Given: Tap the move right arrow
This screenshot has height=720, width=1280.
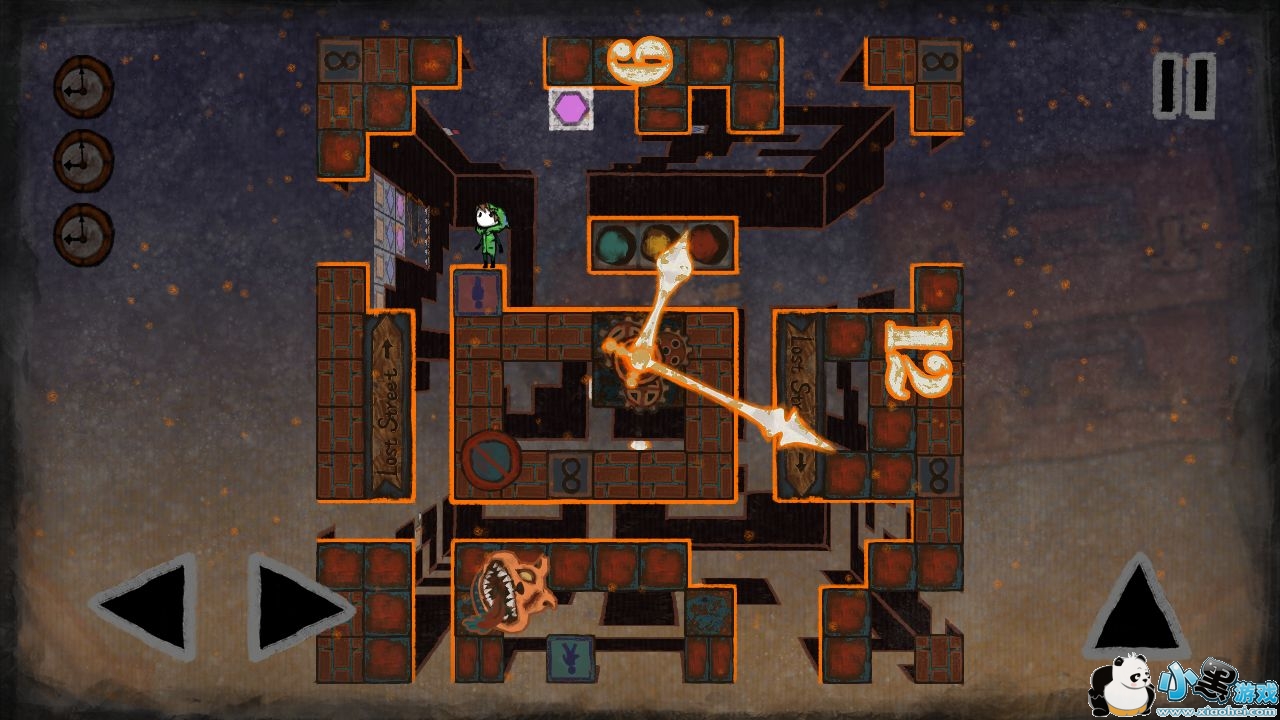Looking at the screenshot, I should tap(297, 608).
